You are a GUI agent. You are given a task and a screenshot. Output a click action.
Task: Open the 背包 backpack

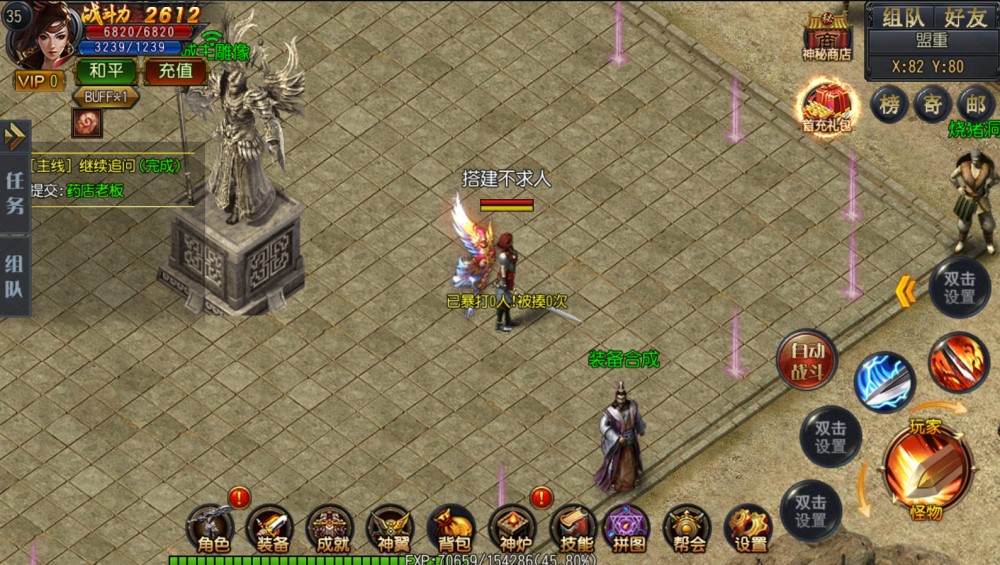450,529
